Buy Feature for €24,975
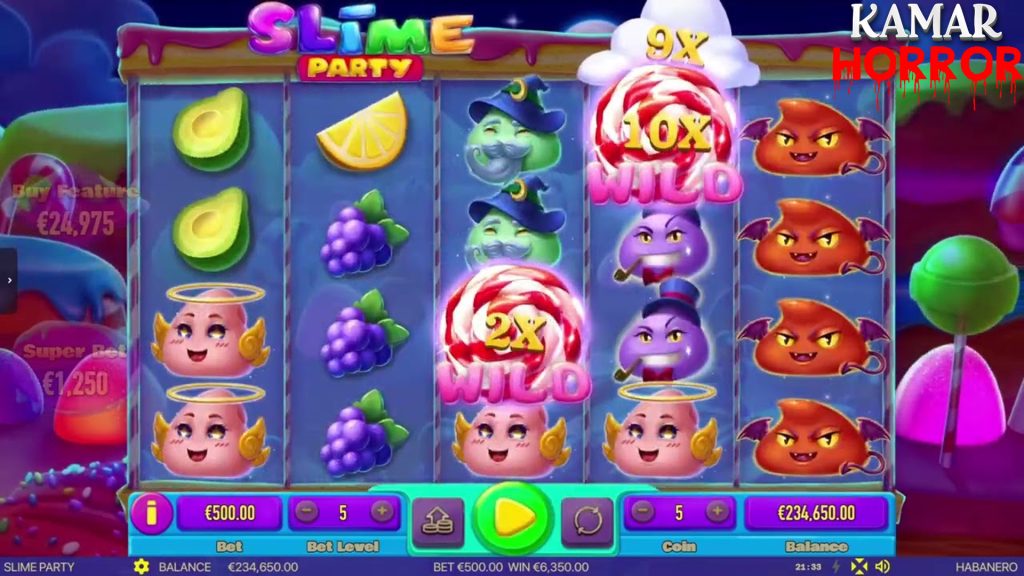 tap(76, 211)
